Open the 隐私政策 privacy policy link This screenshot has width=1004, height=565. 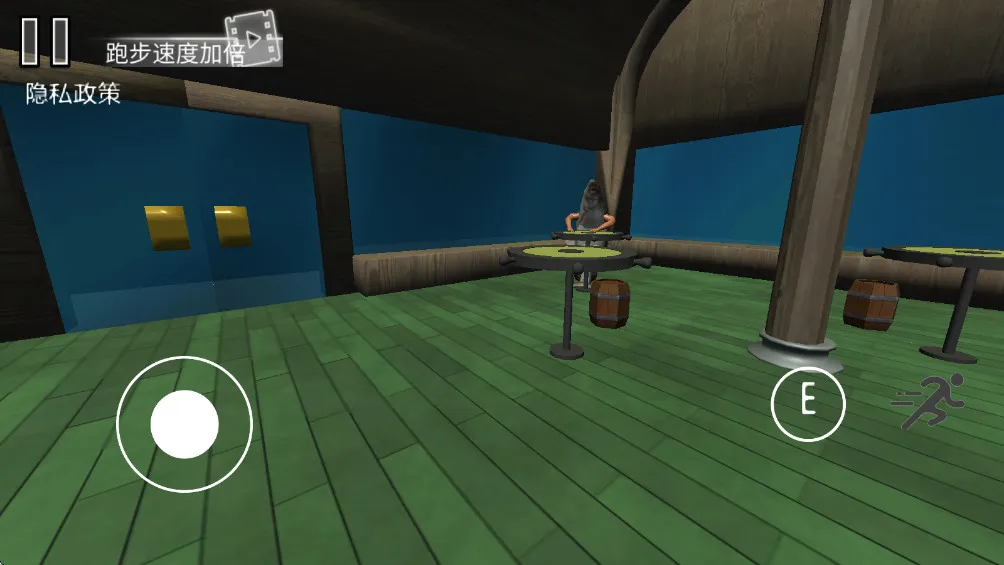point(73,94)
